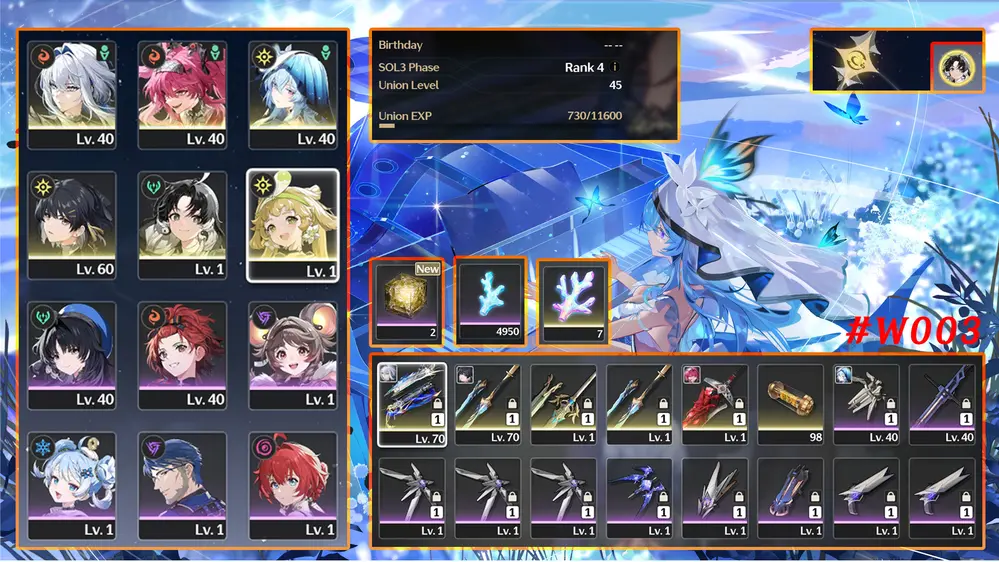Pick the Lv. 40 gauntlets weapon slot

868,404
